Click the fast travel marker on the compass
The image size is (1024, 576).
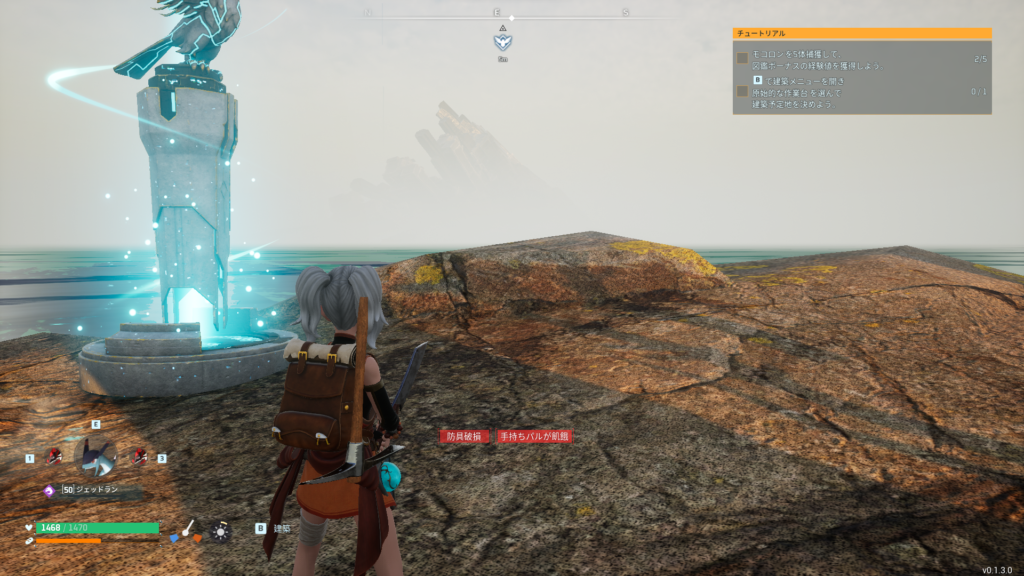pos(502,42)
